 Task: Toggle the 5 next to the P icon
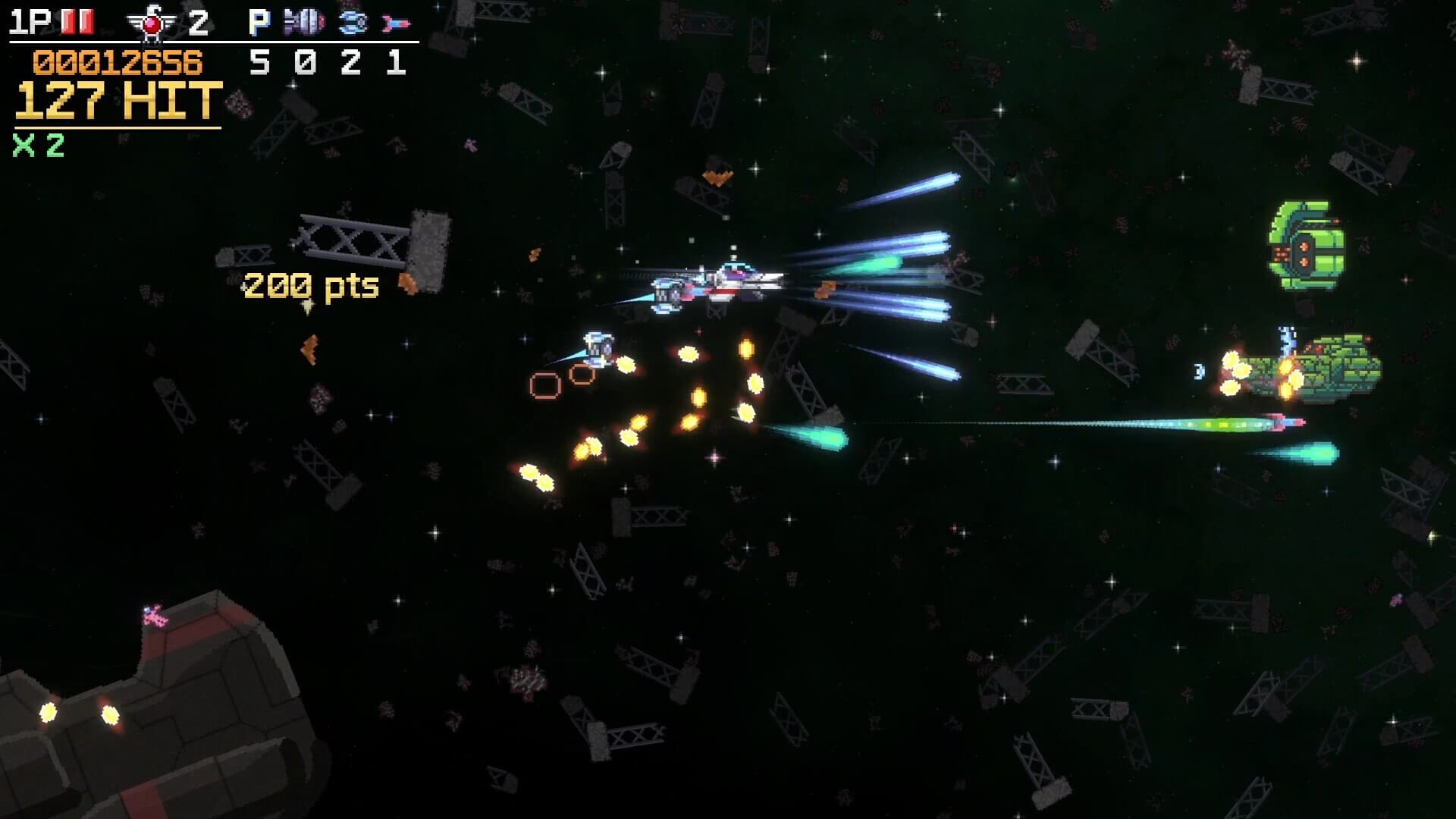point(259,62)
